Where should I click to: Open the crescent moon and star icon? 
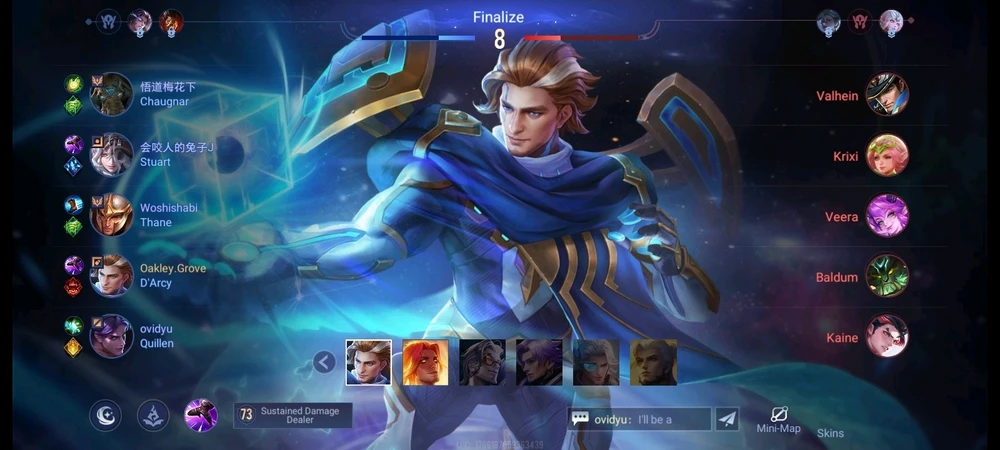coord(105,415)
